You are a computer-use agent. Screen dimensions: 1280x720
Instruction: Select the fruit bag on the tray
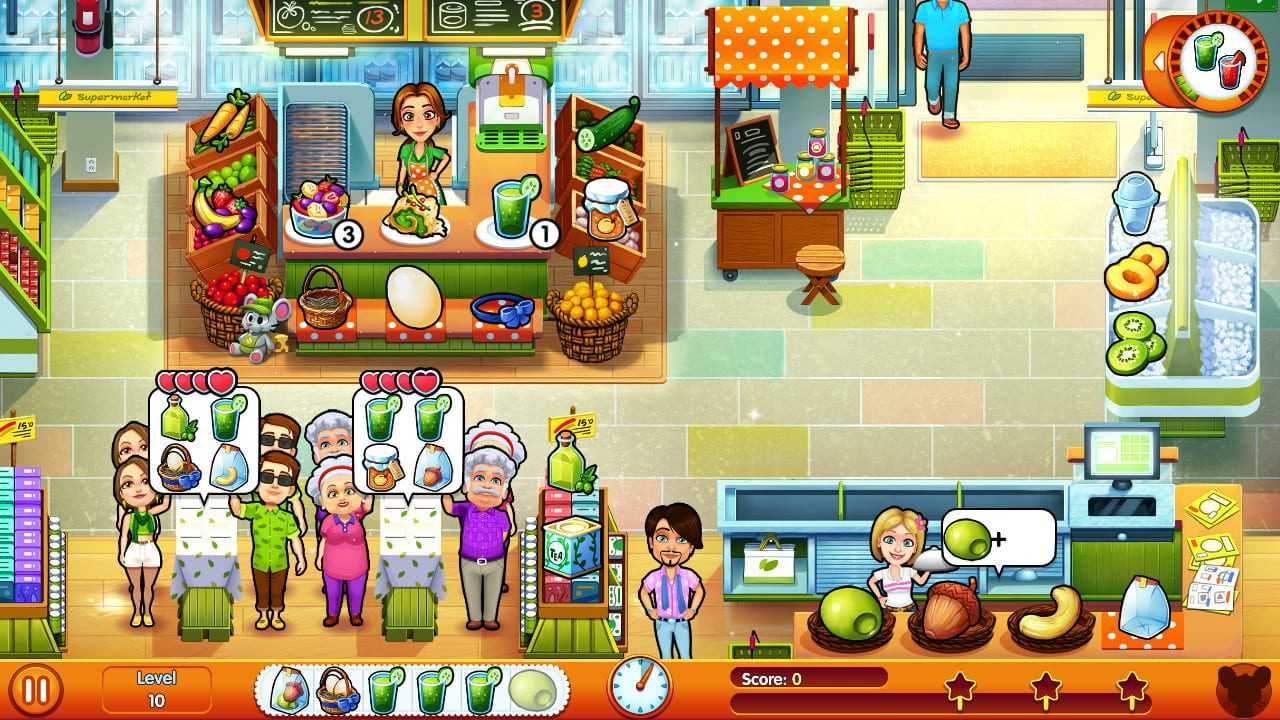(x=287, y=690)
